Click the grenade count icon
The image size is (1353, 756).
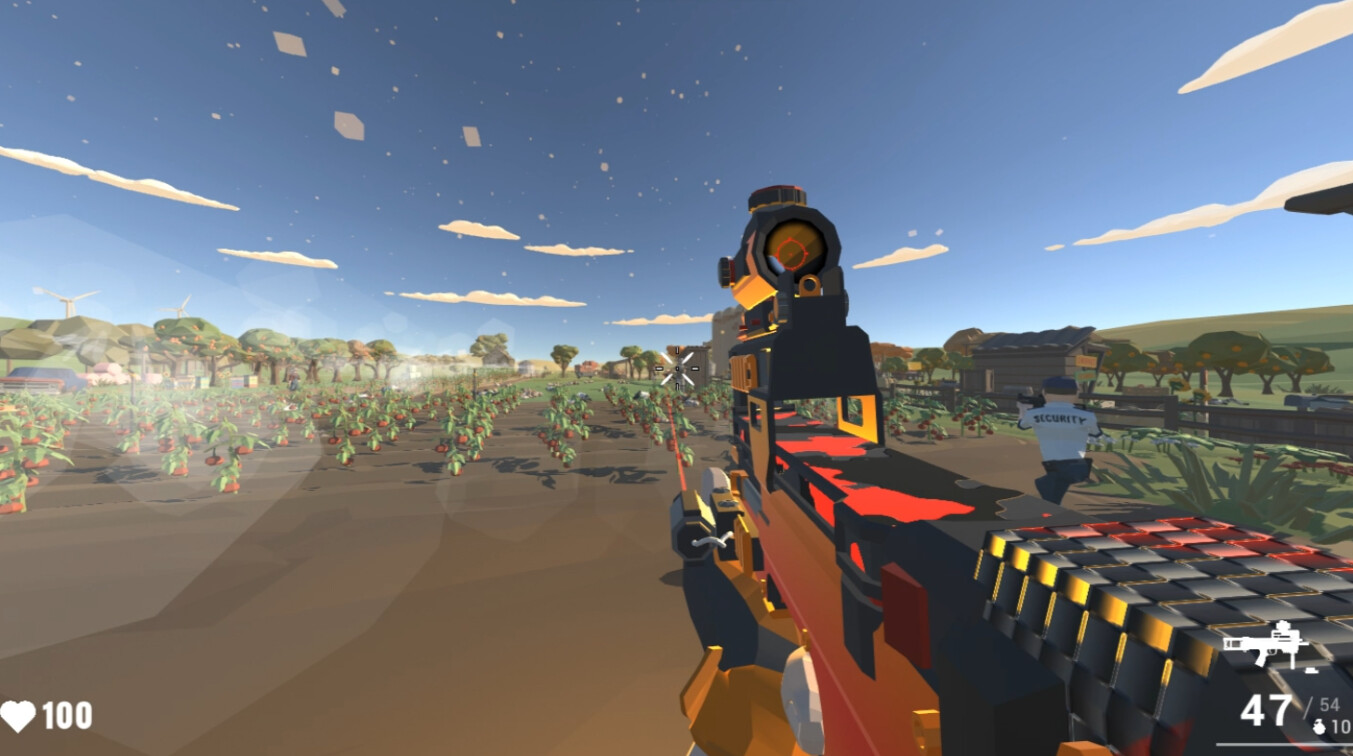point(1318,727)
